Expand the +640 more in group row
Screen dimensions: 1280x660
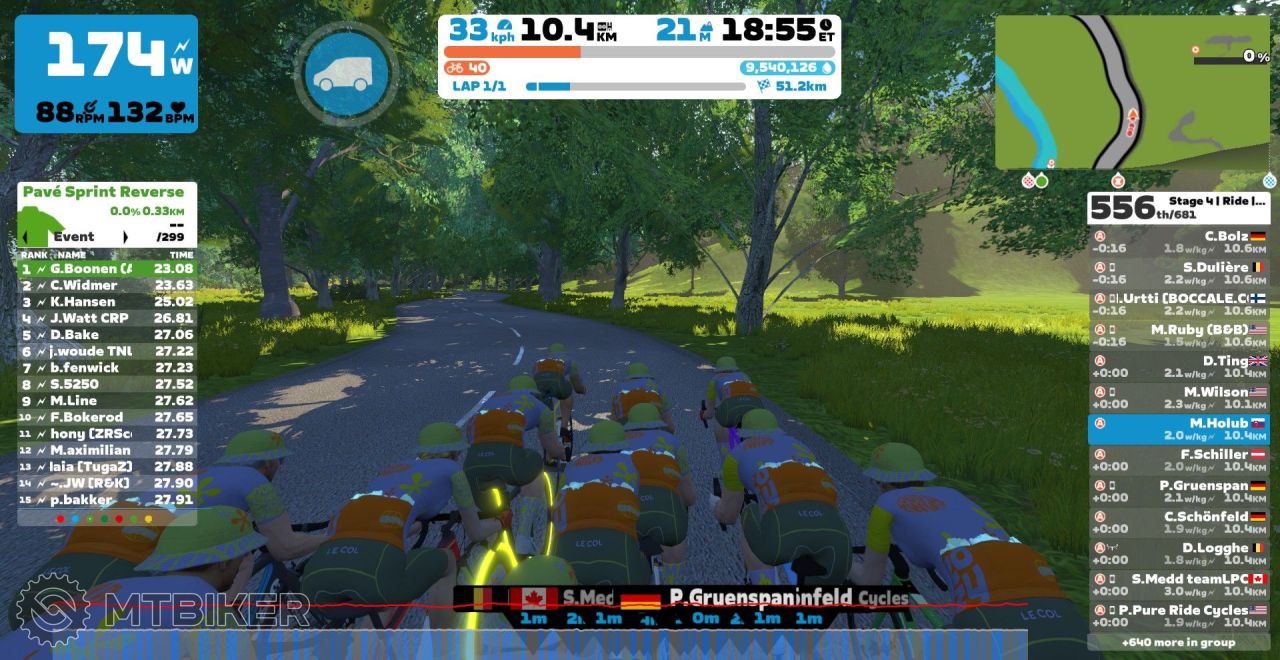pos(1178,642)
